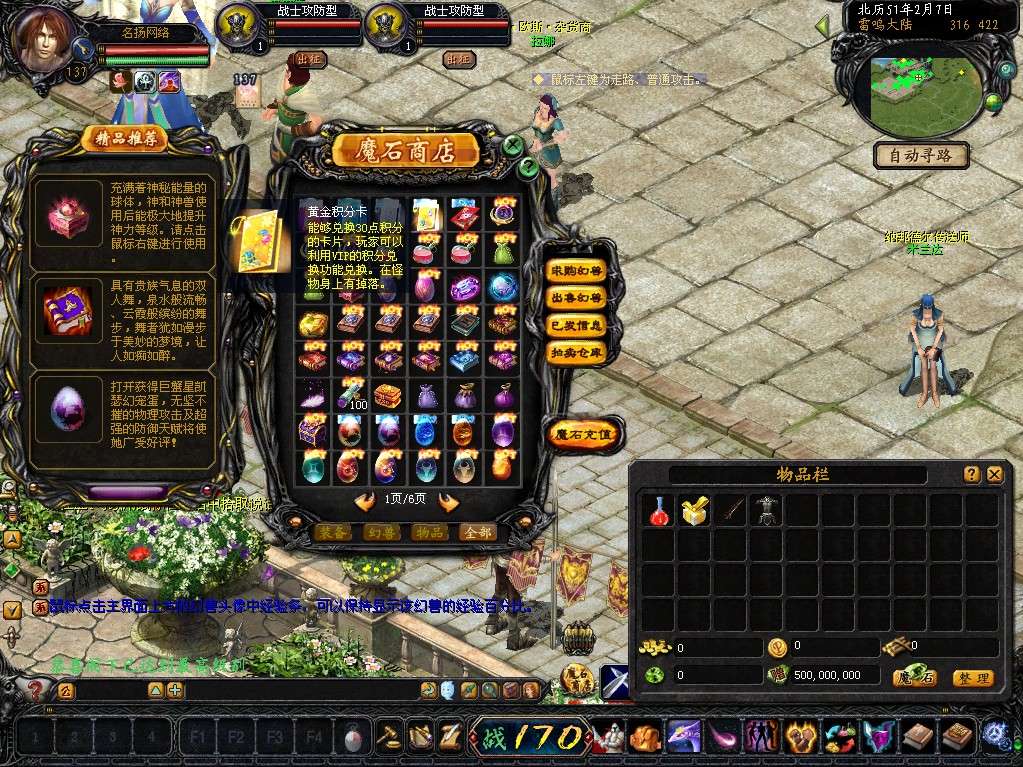
Task: Select the red potion in the inventory
Action: 660,511
